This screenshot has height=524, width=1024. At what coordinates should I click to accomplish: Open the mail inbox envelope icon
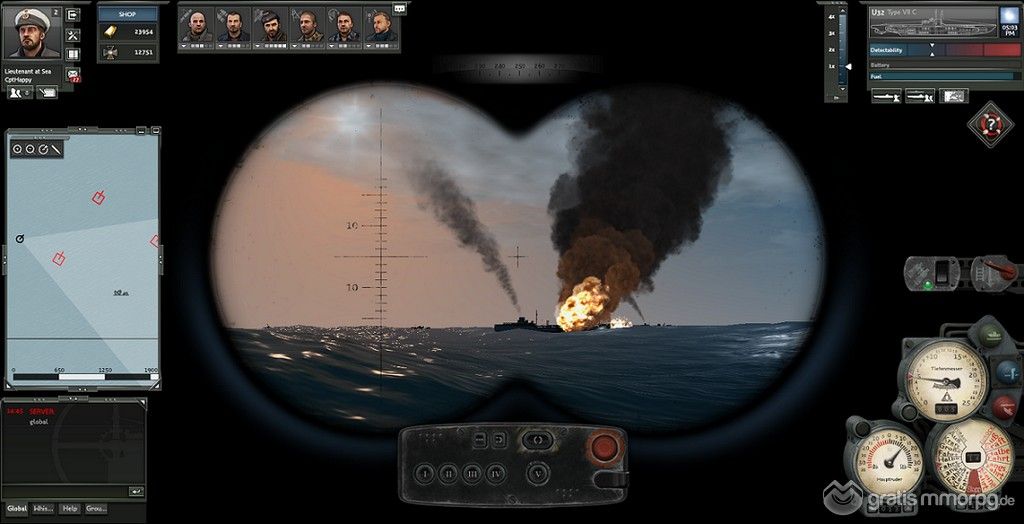pyautogui.click(x=73, y=74)
